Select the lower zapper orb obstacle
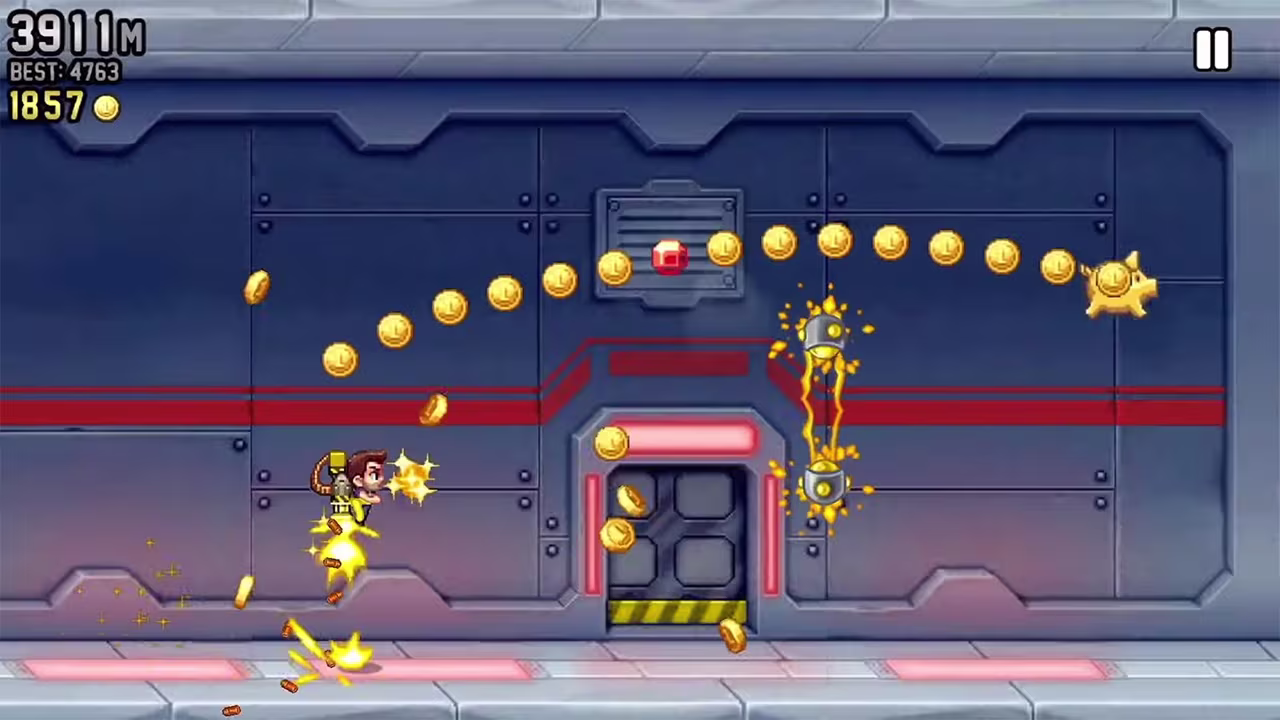Screen dimensions: 1280x720 (x=822, y=487)
